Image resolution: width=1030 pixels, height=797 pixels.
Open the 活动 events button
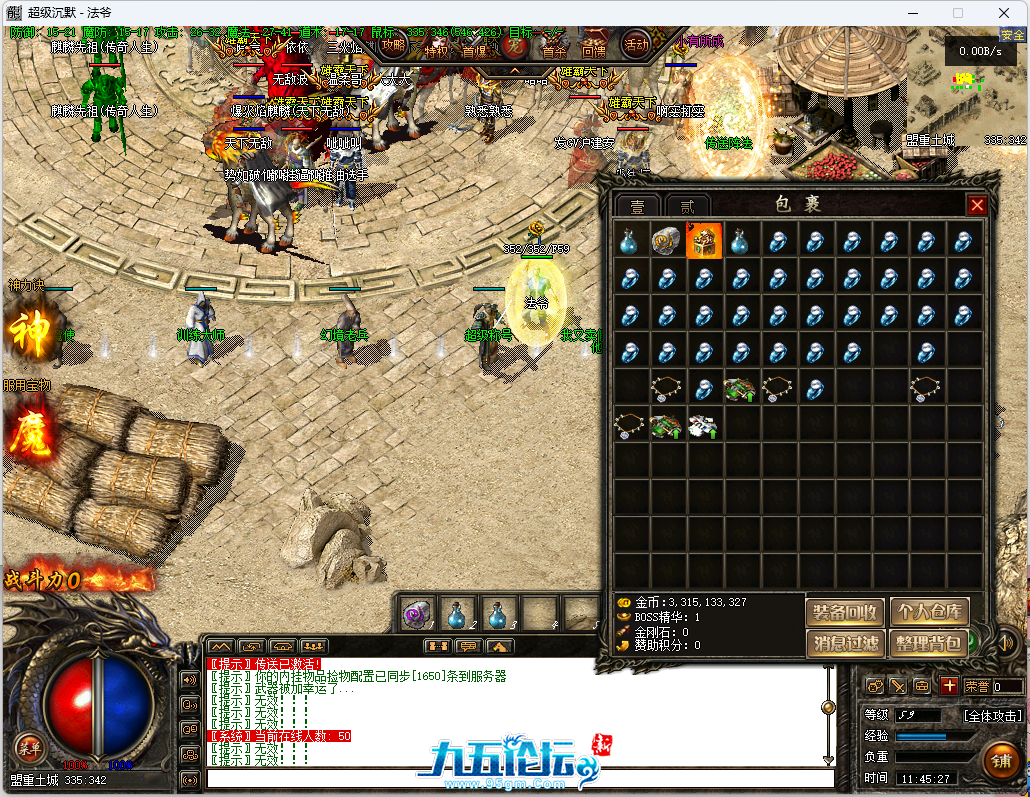[x=636, y=44]
